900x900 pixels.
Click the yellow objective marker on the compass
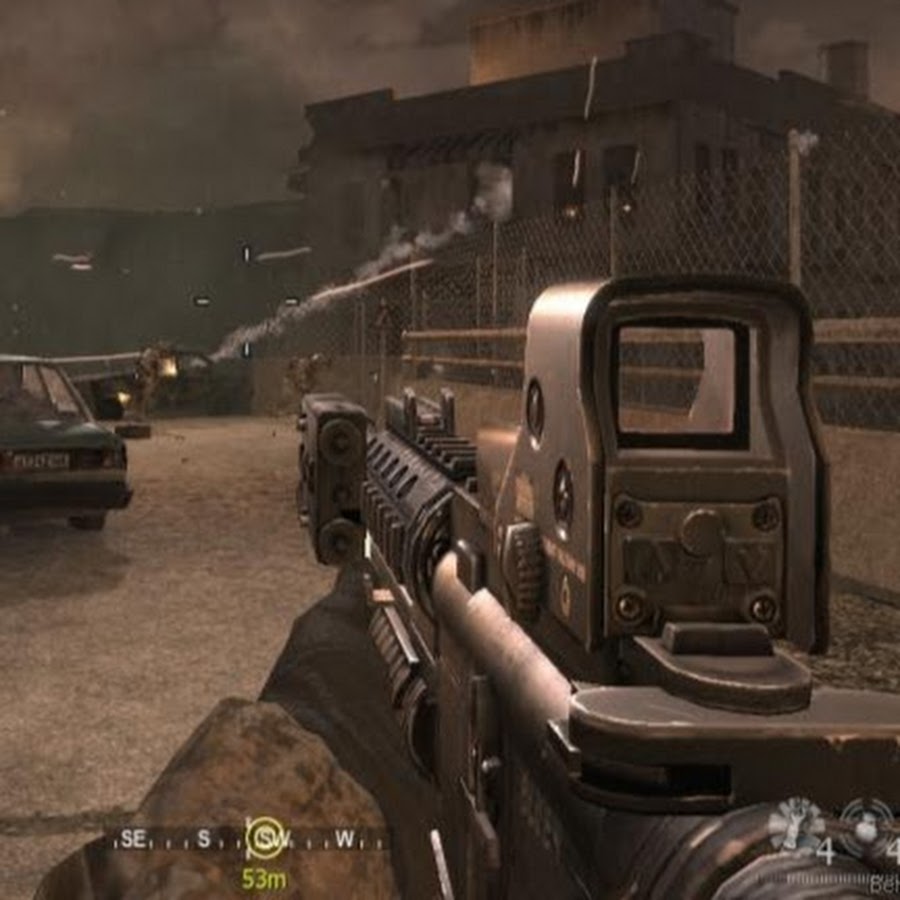pos(266,838)
